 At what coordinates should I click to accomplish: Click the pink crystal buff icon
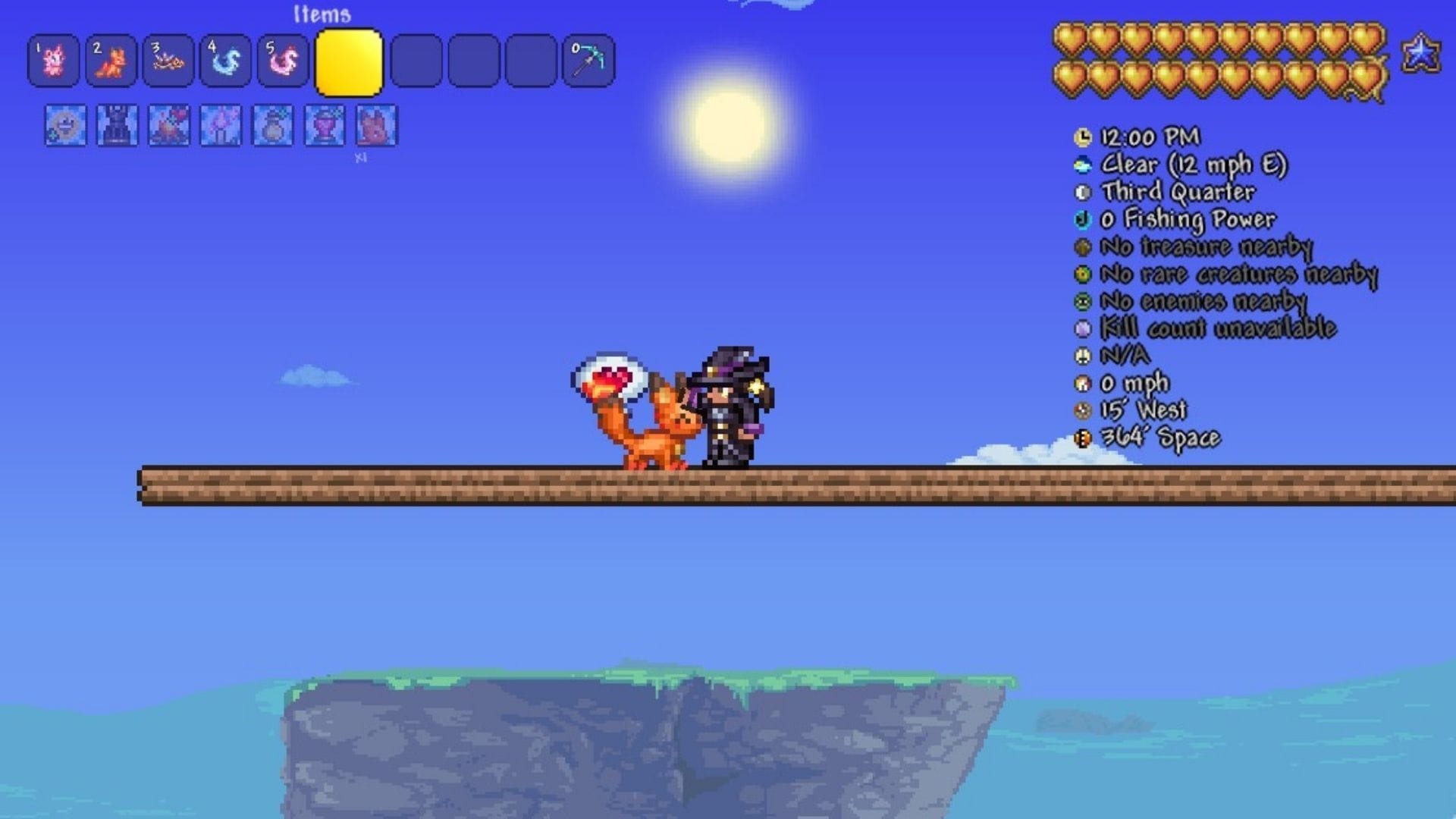[x=221, y=125]
